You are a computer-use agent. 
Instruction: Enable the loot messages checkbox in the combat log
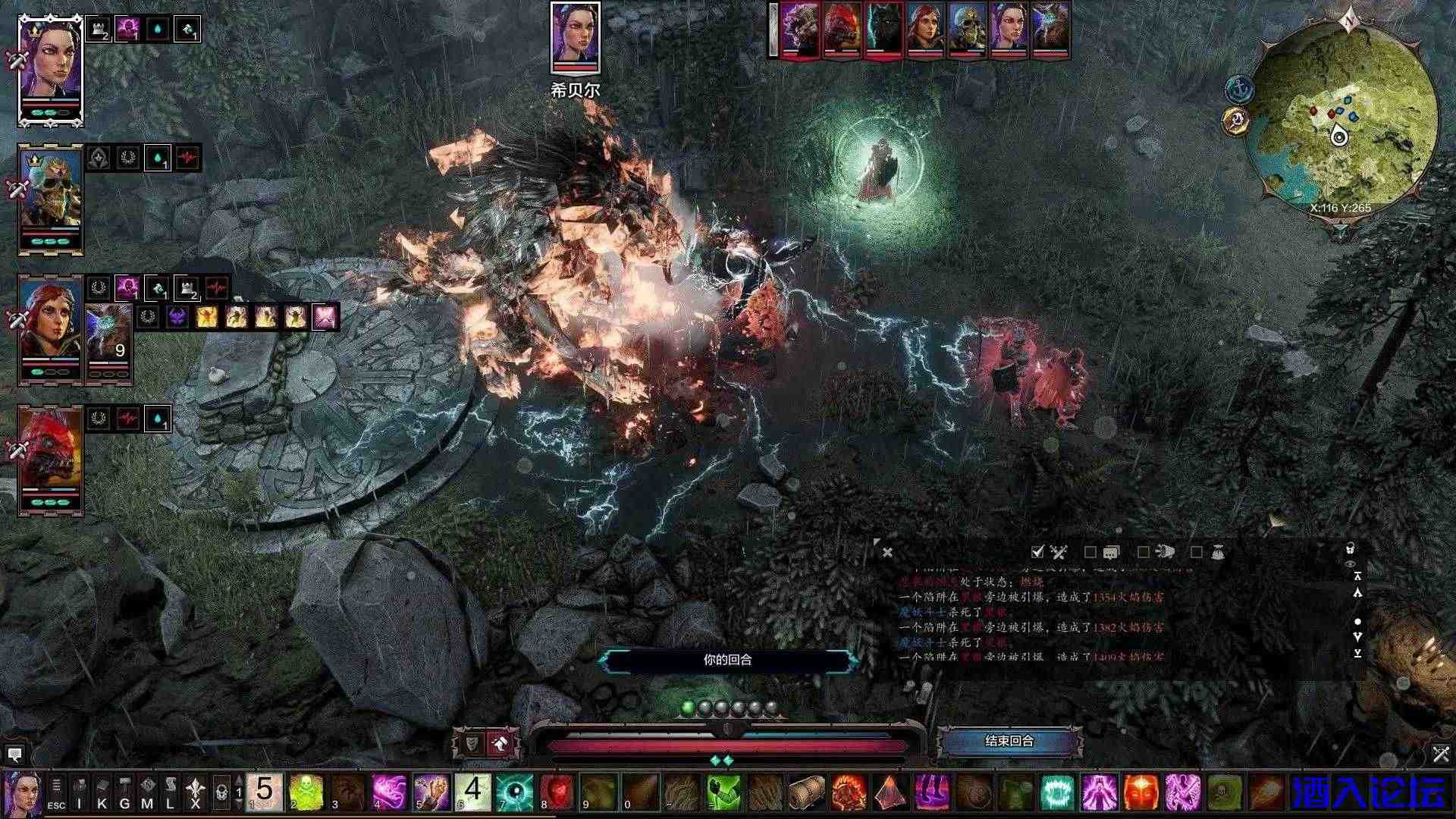coord(1196,553)
